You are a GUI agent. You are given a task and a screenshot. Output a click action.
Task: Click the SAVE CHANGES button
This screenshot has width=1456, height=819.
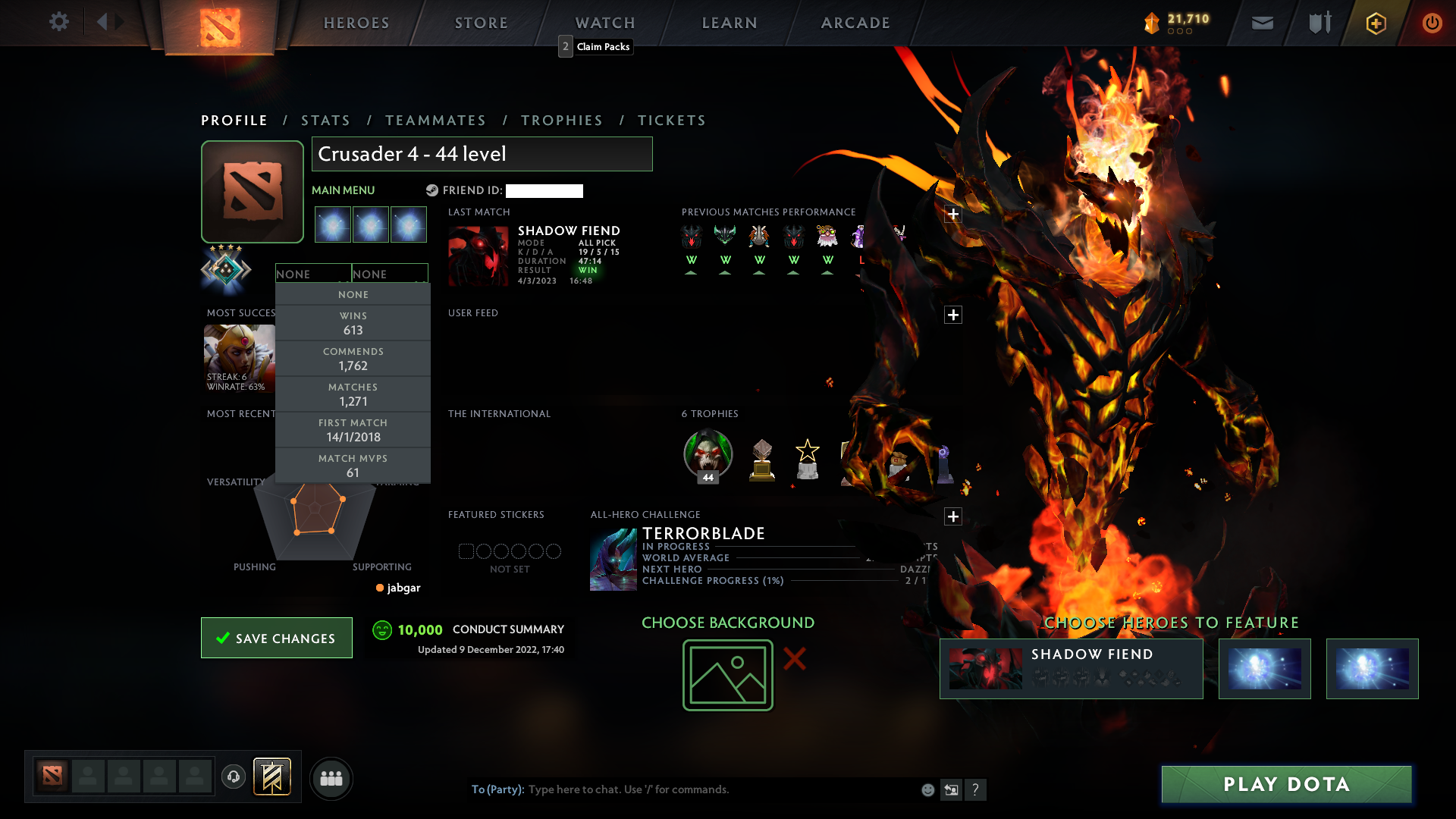click(x=276, y=638)
